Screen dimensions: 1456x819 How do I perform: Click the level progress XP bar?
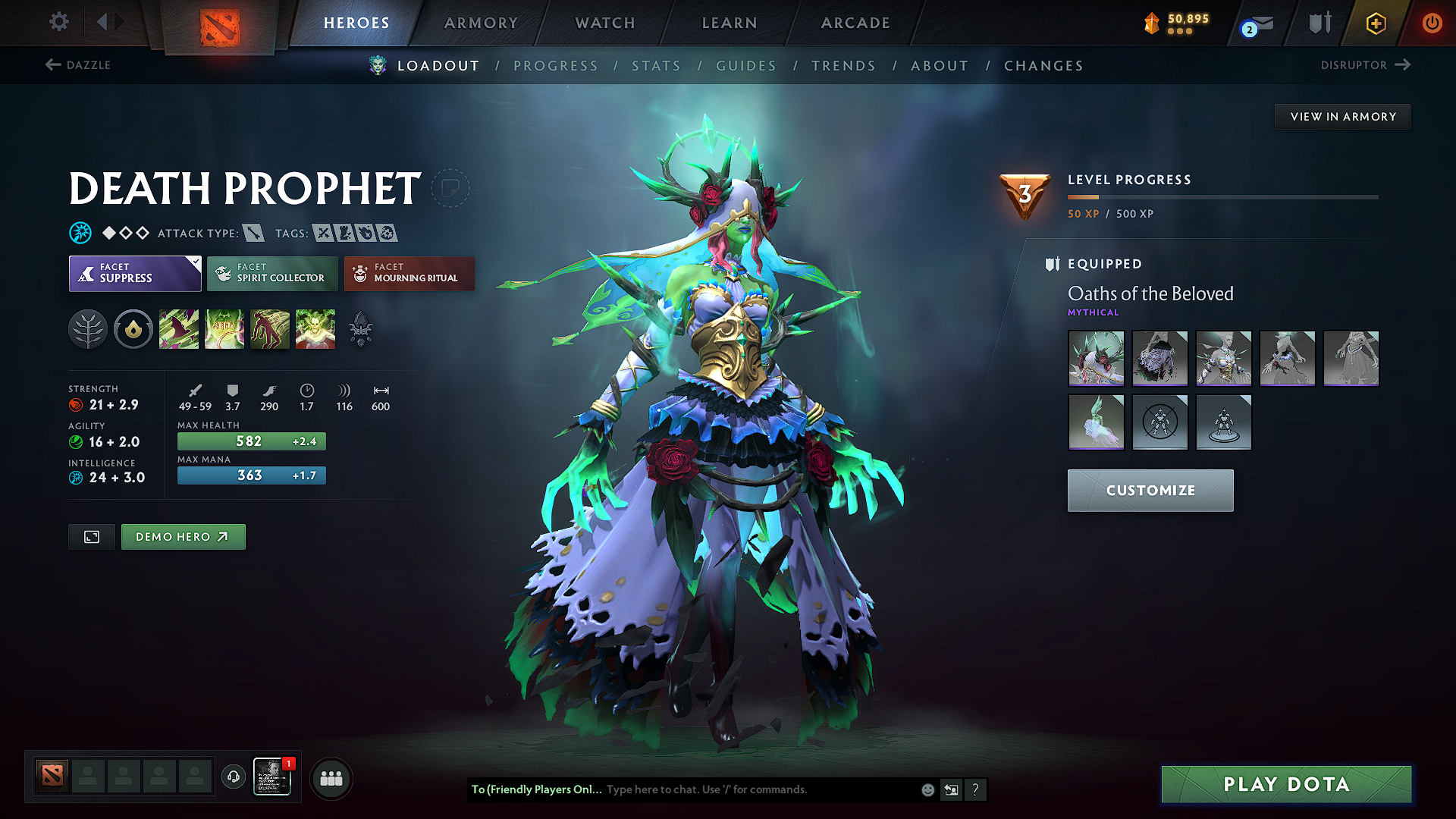point(1222,198)
